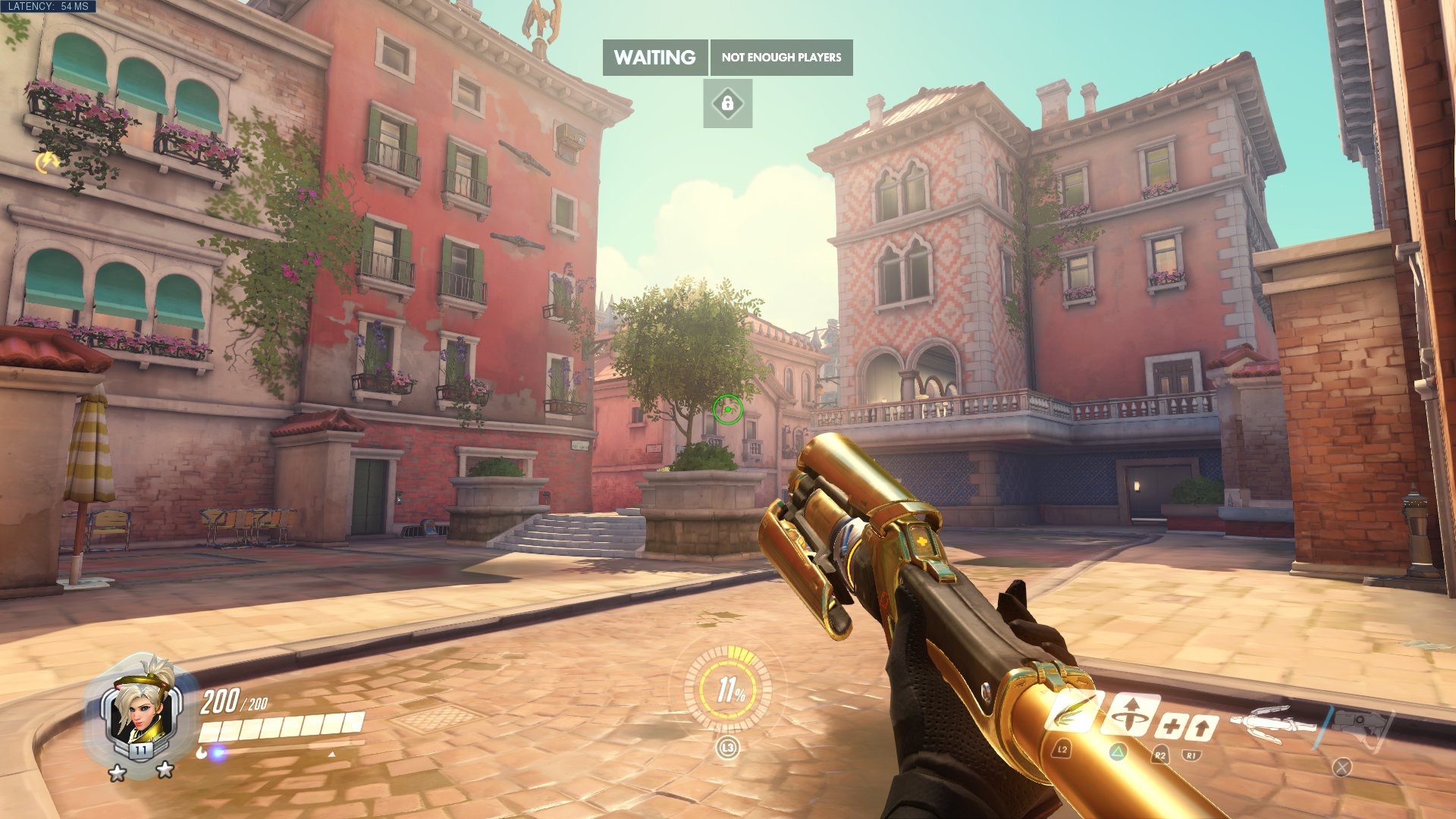Select the locked objective padlock icon
The height and width of the screenshot is (819, 1456).
(727, 103)
